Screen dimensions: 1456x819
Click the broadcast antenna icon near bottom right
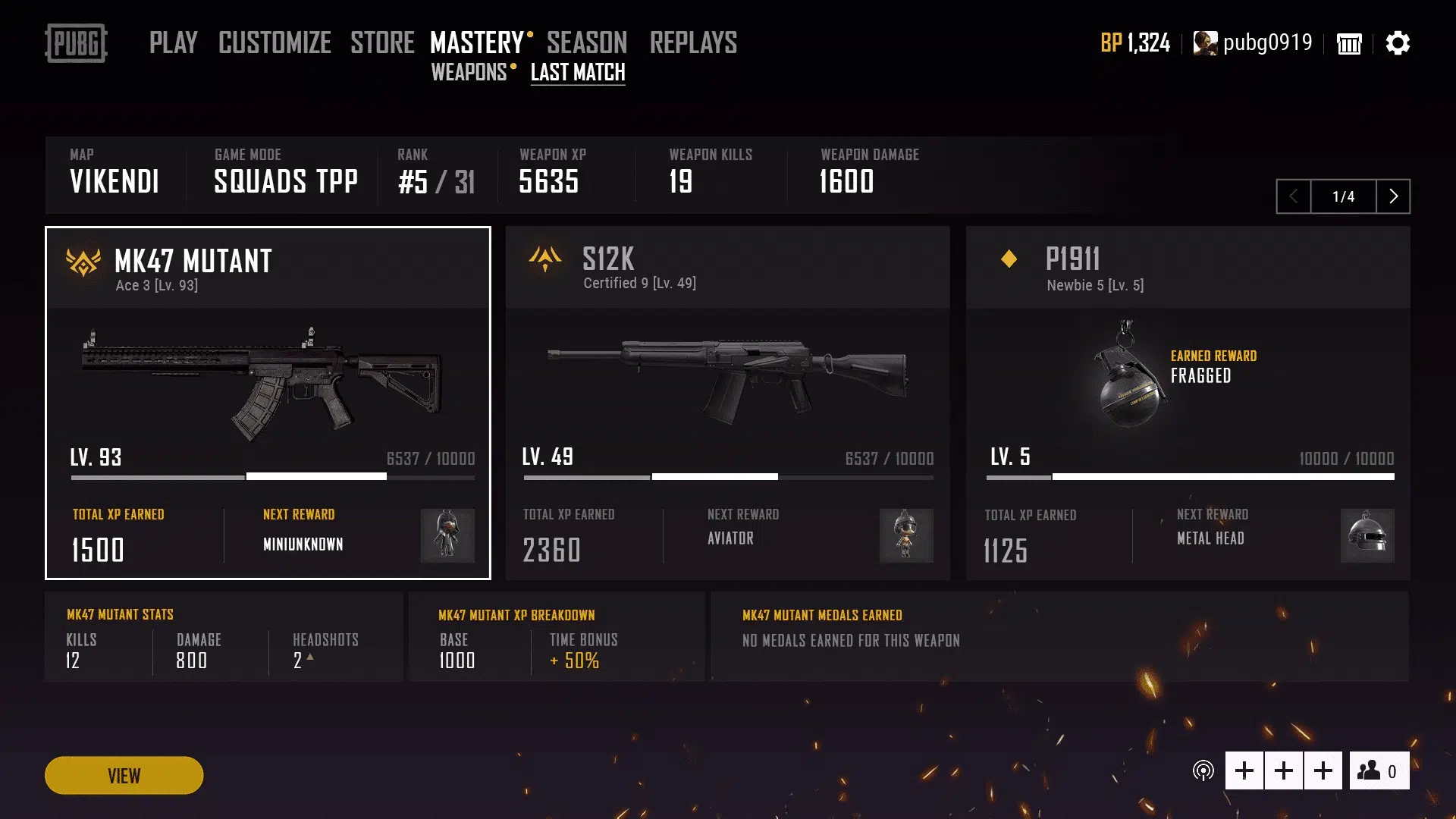click(x=1203, y=770)
